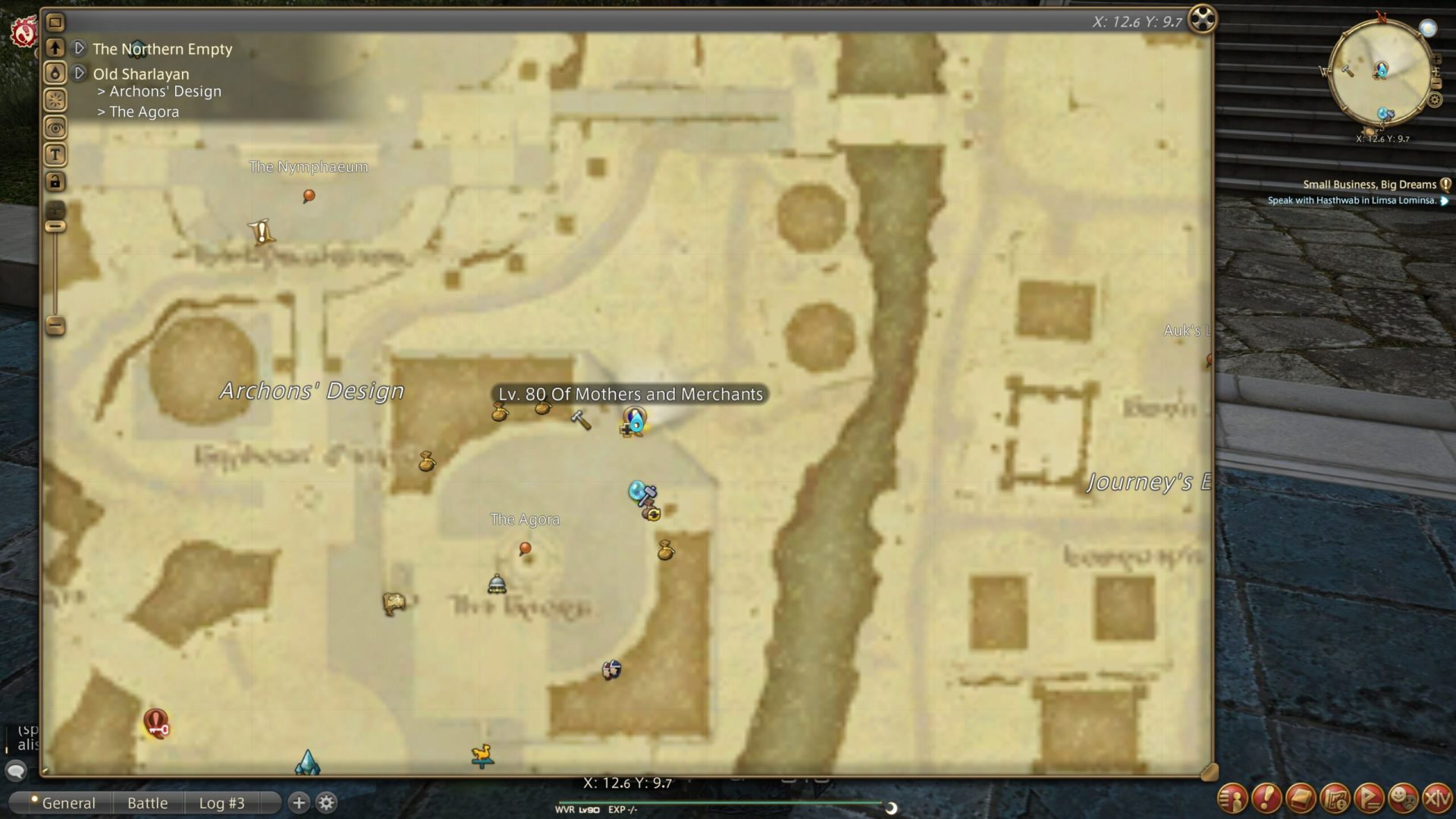The height and width of the screenshot is (819, 1456).
Task: Click the plus button to add a chat tab
Action: (298, 801)
